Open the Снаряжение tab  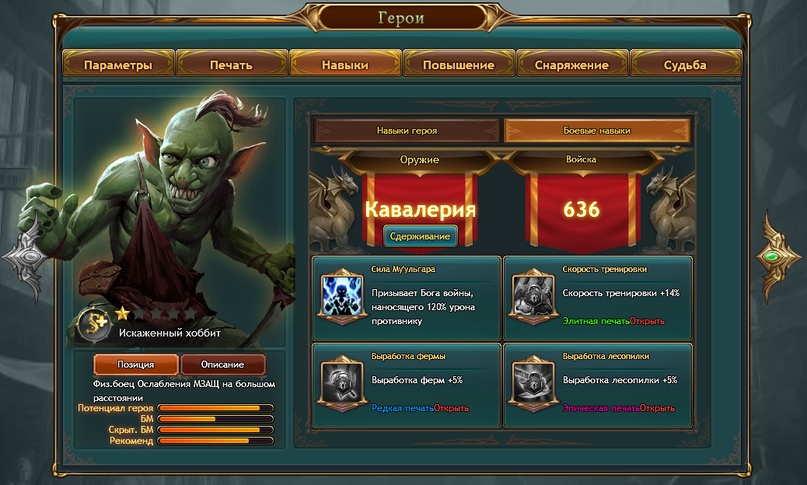tap(571, 65)
